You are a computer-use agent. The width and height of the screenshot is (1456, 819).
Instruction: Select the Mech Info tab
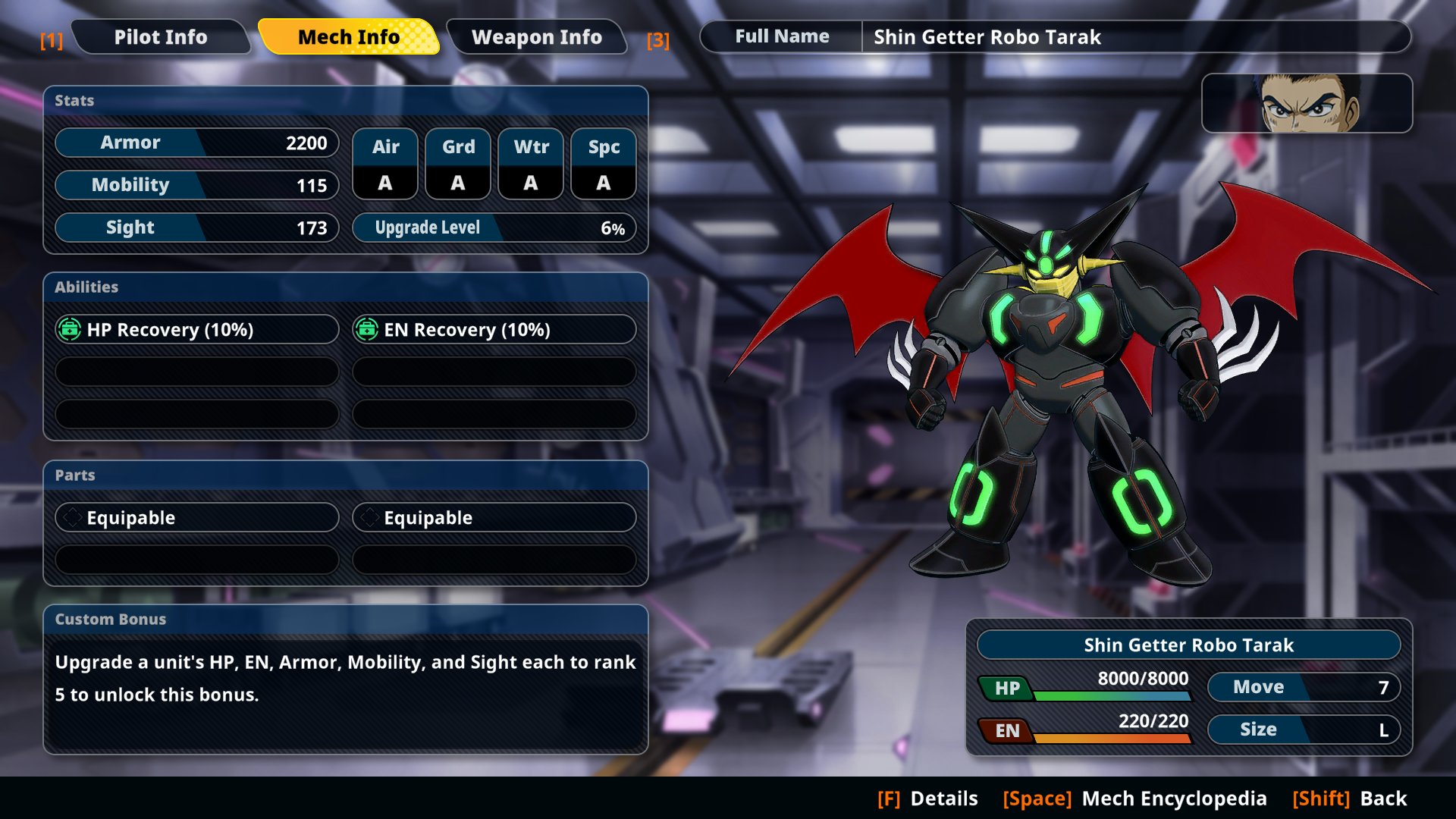click(348, 37)
